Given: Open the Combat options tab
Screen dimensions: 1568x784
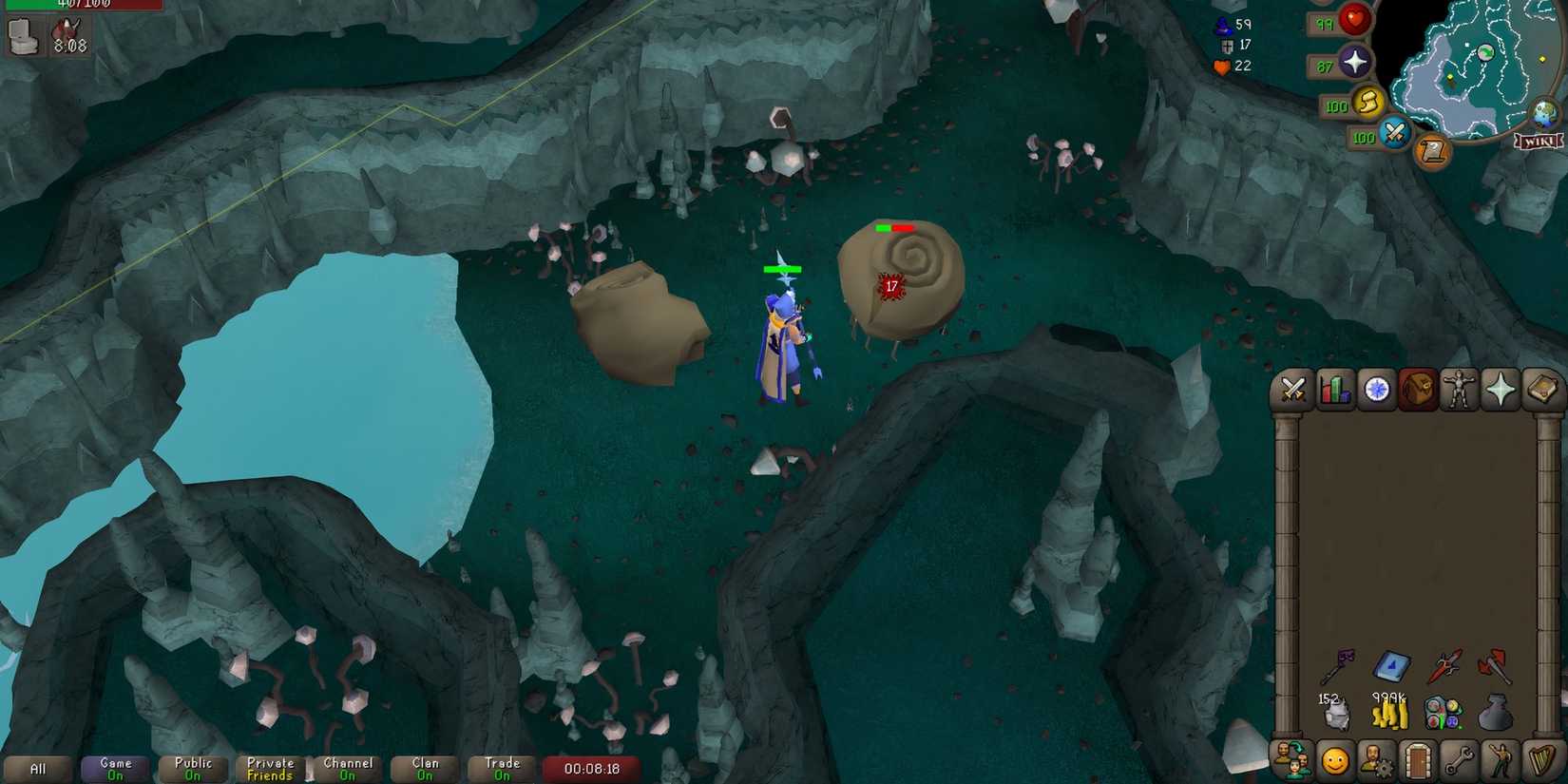Looking at the screenshot, I should coord(1293,390).
